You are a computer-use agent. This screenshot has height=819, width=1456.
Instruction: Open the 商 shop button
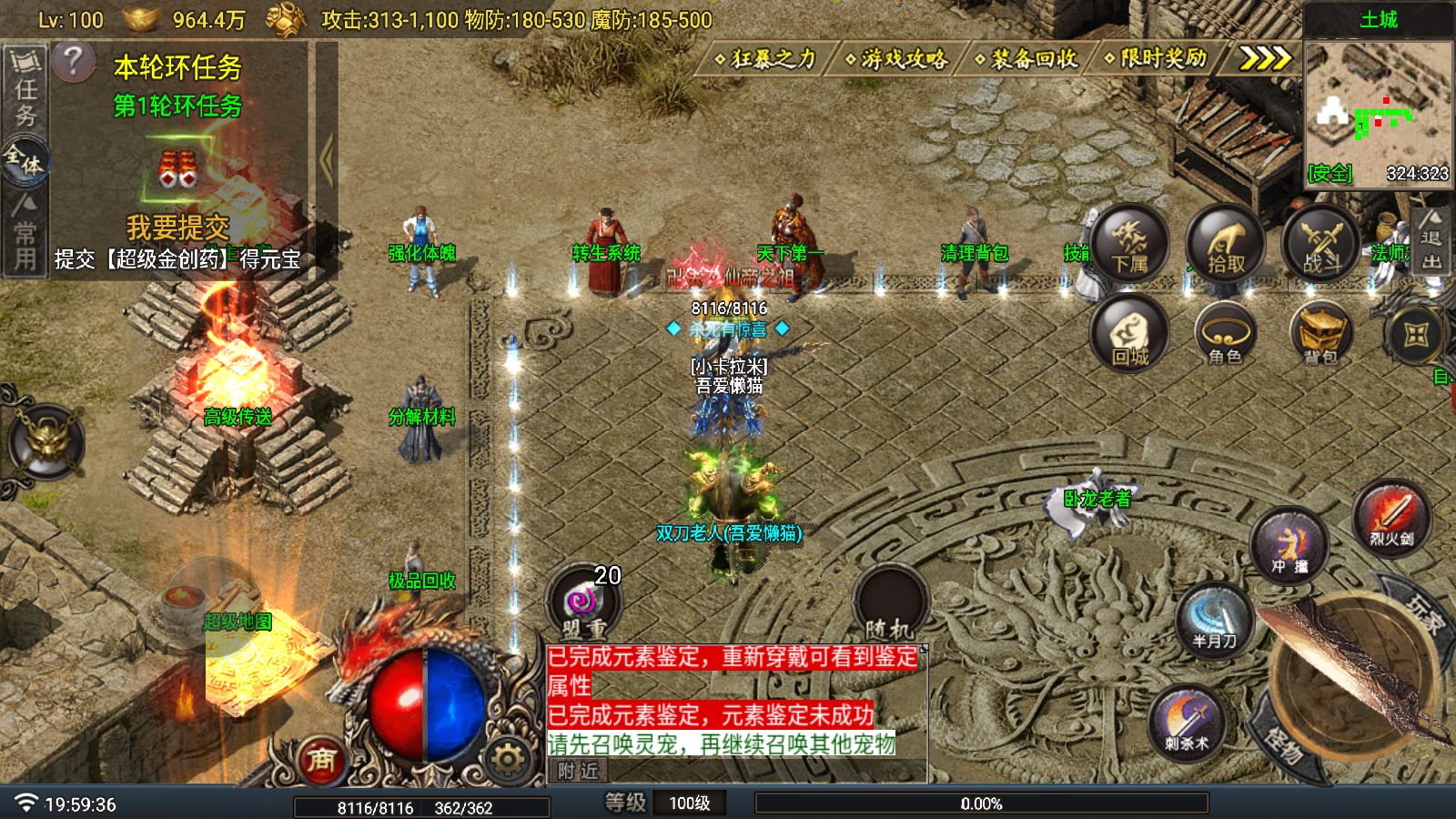[x=320, y=760]
